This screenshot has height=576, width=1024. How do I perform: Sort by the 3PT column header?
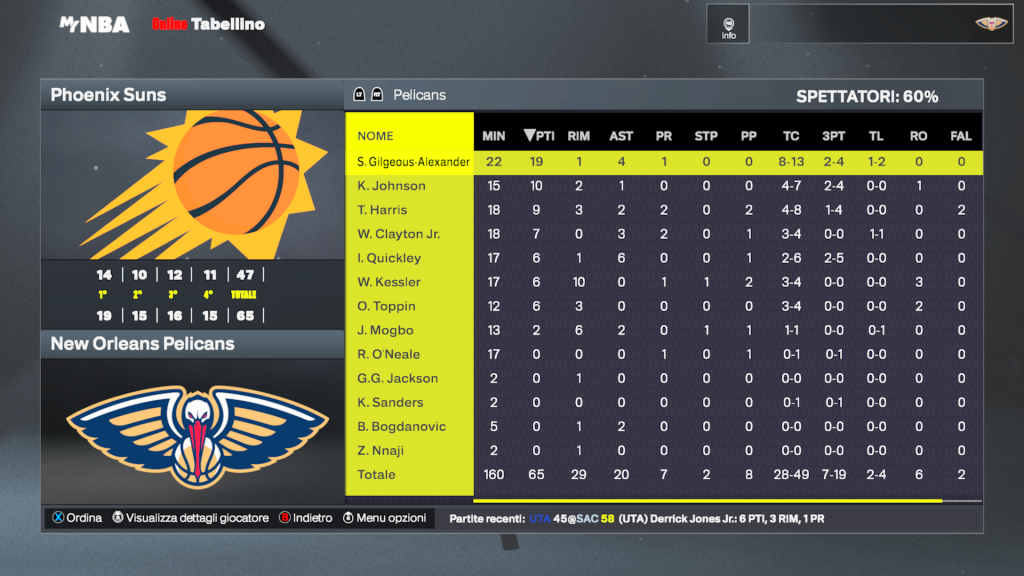(x=833, y=136)
